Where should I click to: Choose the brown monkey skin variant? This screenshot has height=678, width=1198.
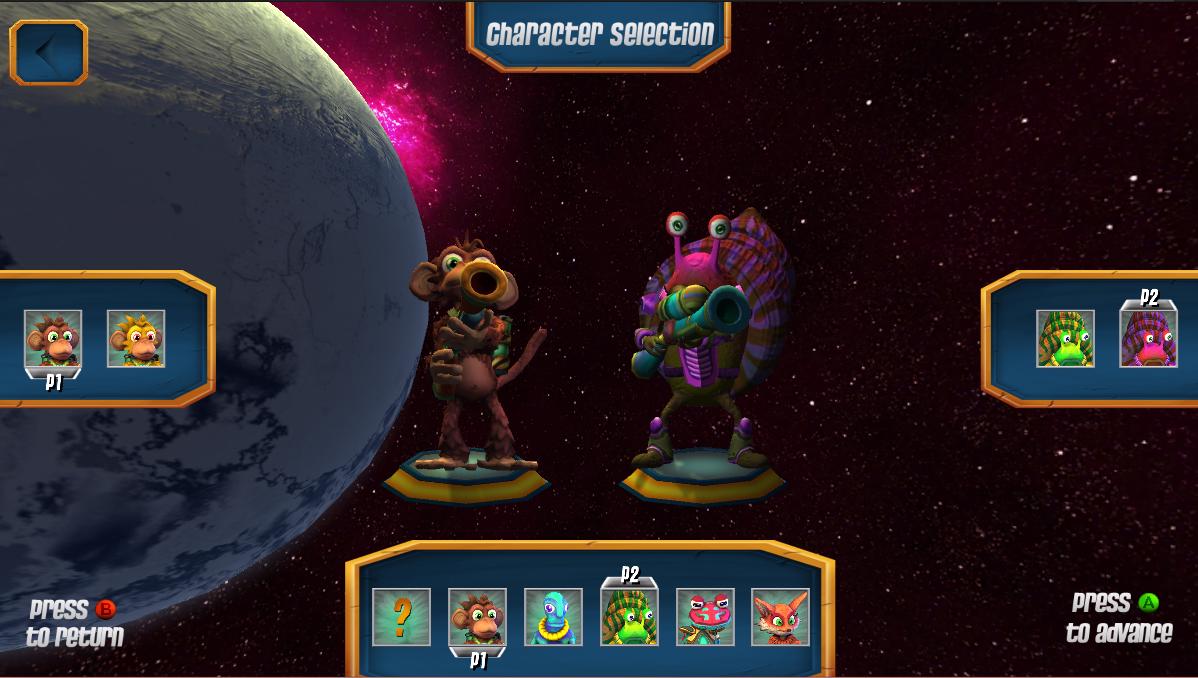click(53, 339)
